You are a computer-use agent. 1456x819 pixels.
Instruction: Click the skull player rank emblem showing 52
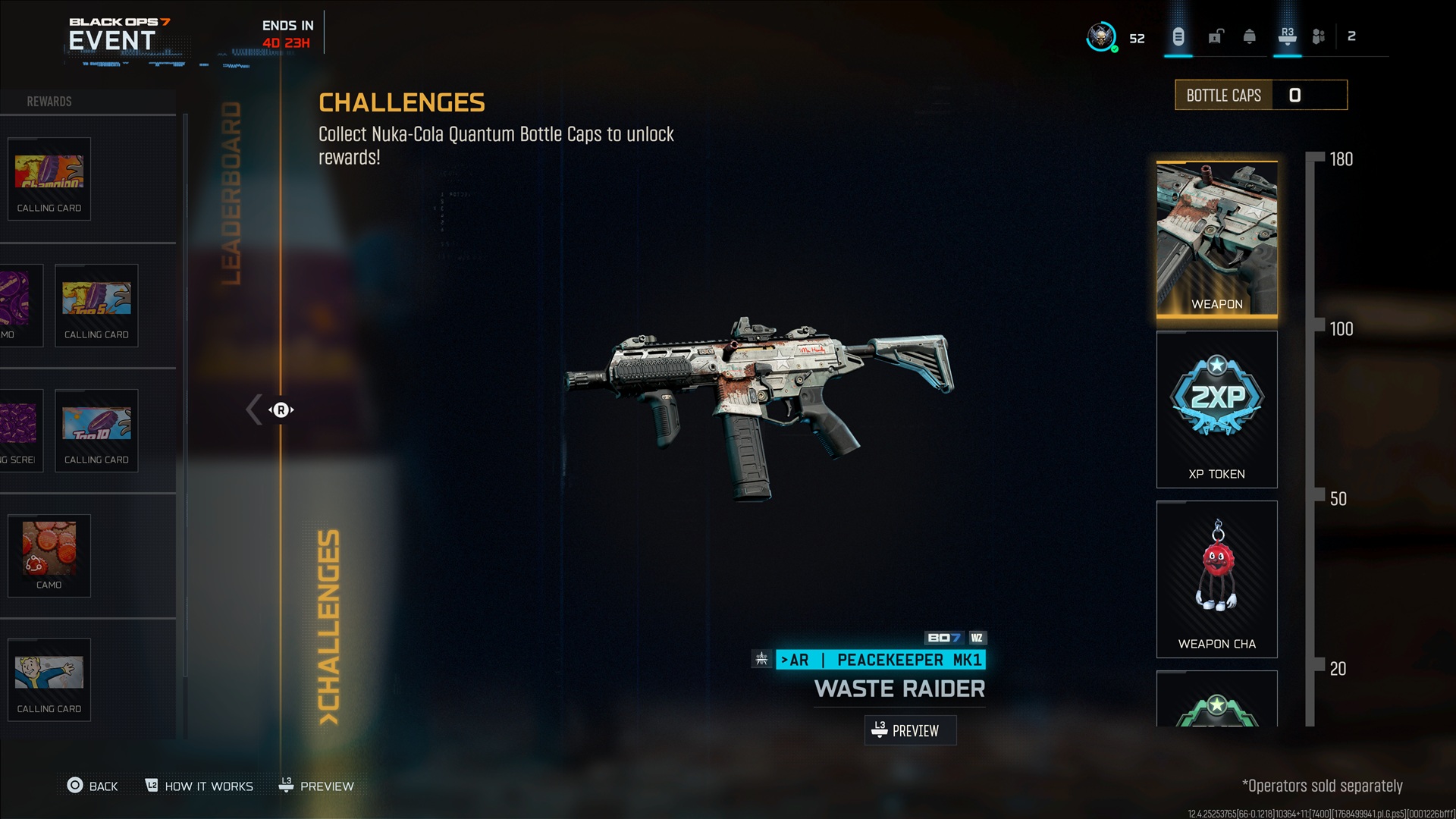1101,36
